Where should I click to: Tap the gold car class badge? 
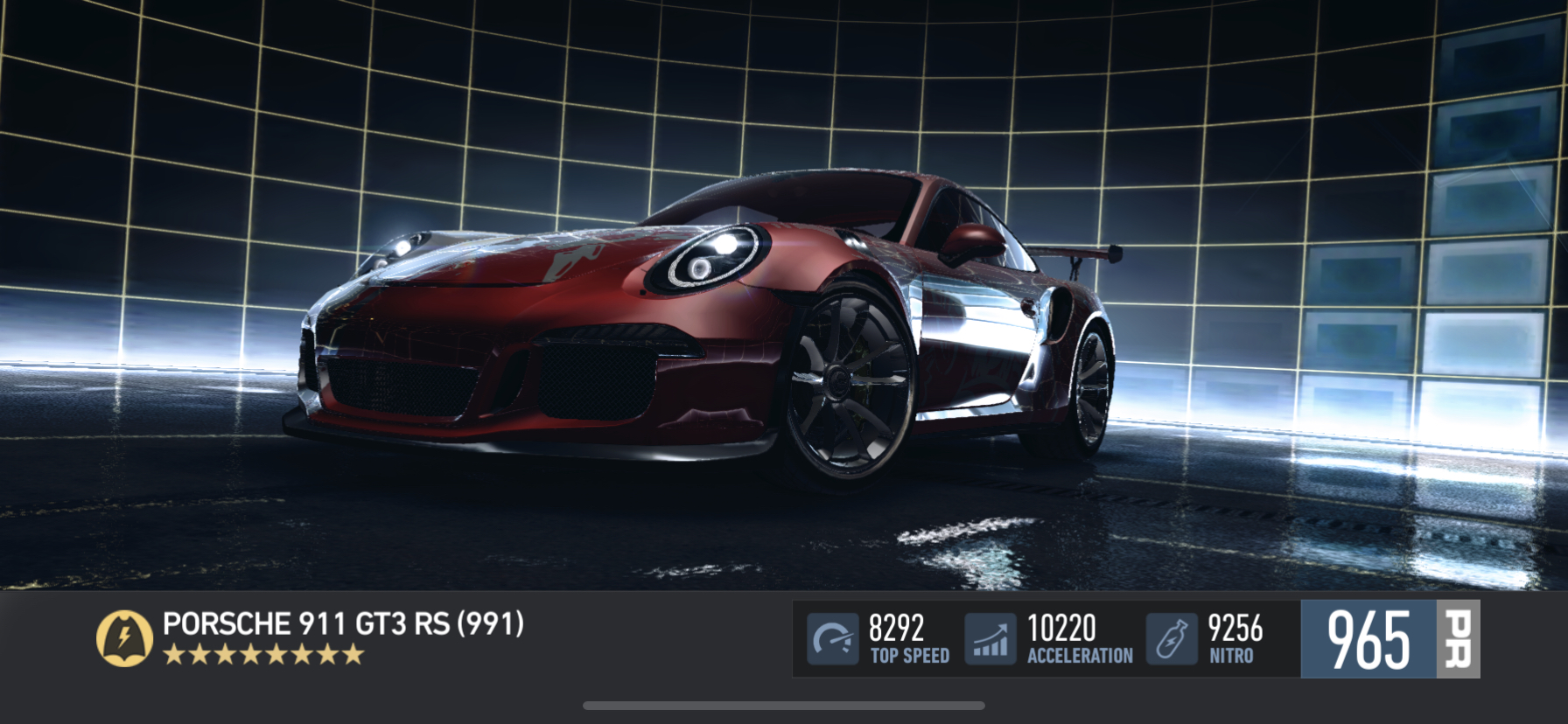point(124,638)
